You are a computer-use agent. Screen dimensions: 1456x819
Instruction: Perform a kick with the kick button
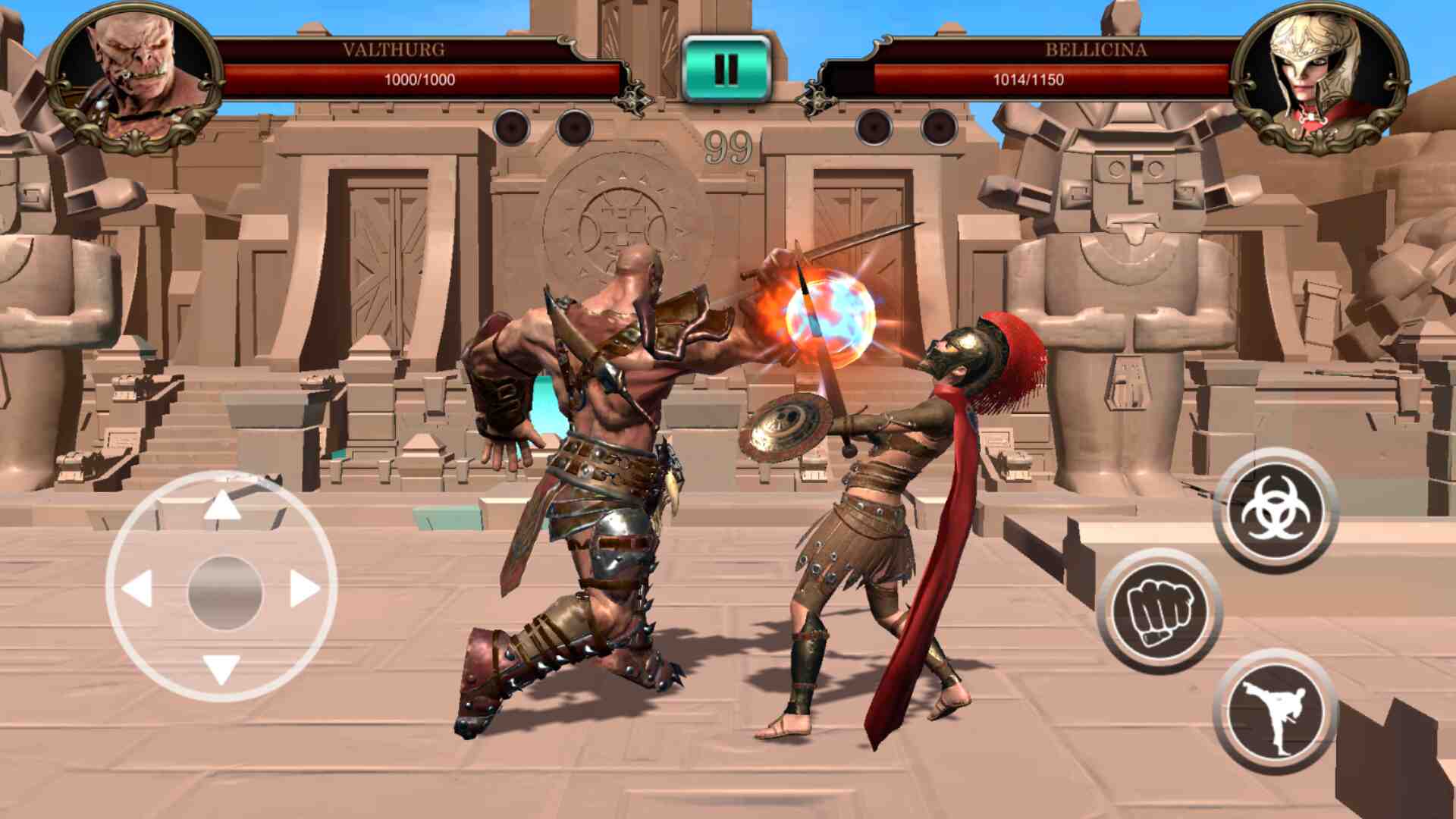1276,711
